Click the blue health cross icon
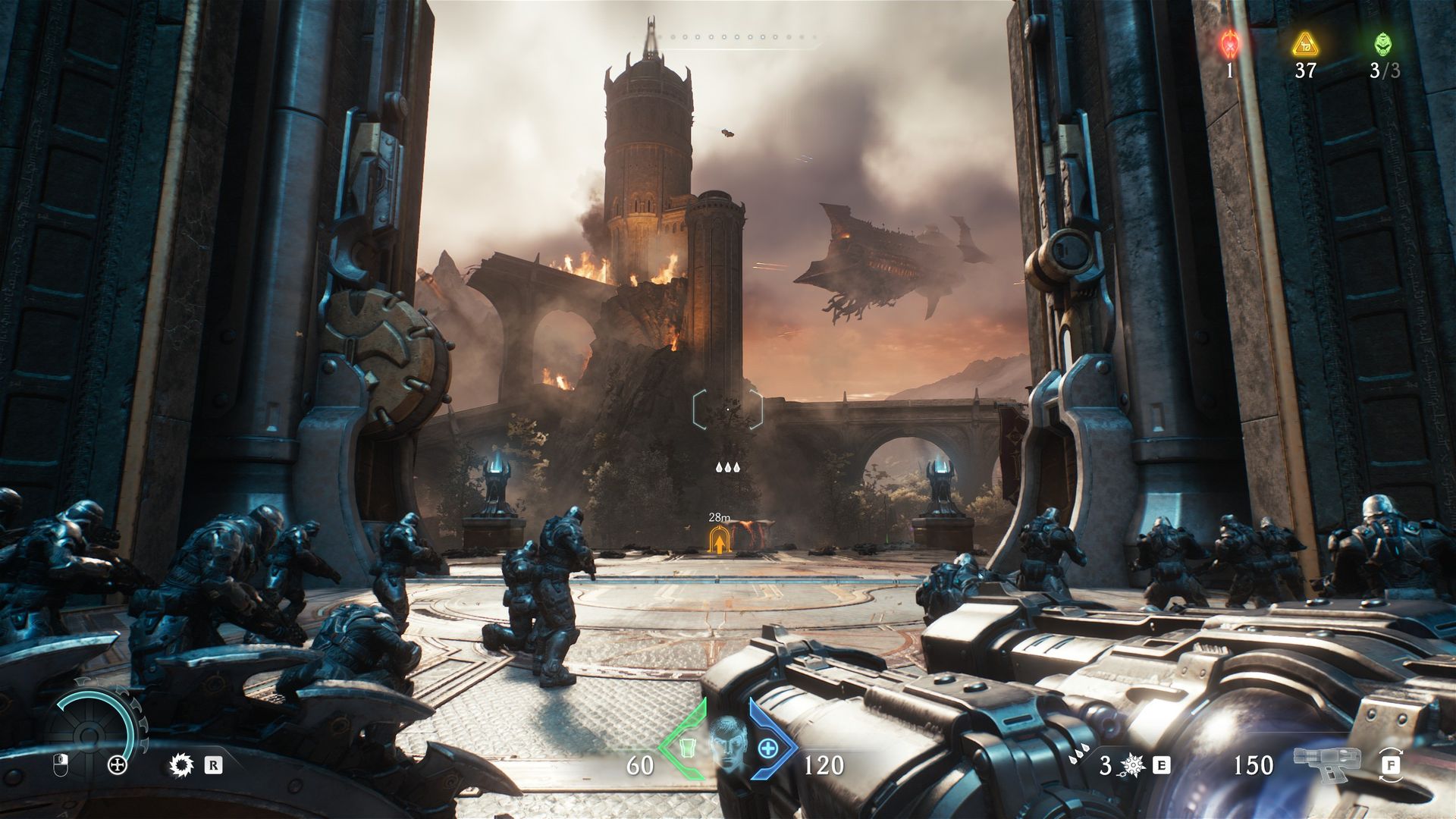Image resolution: width=1456 pixels, height=819 pixels. click(768, 748)
